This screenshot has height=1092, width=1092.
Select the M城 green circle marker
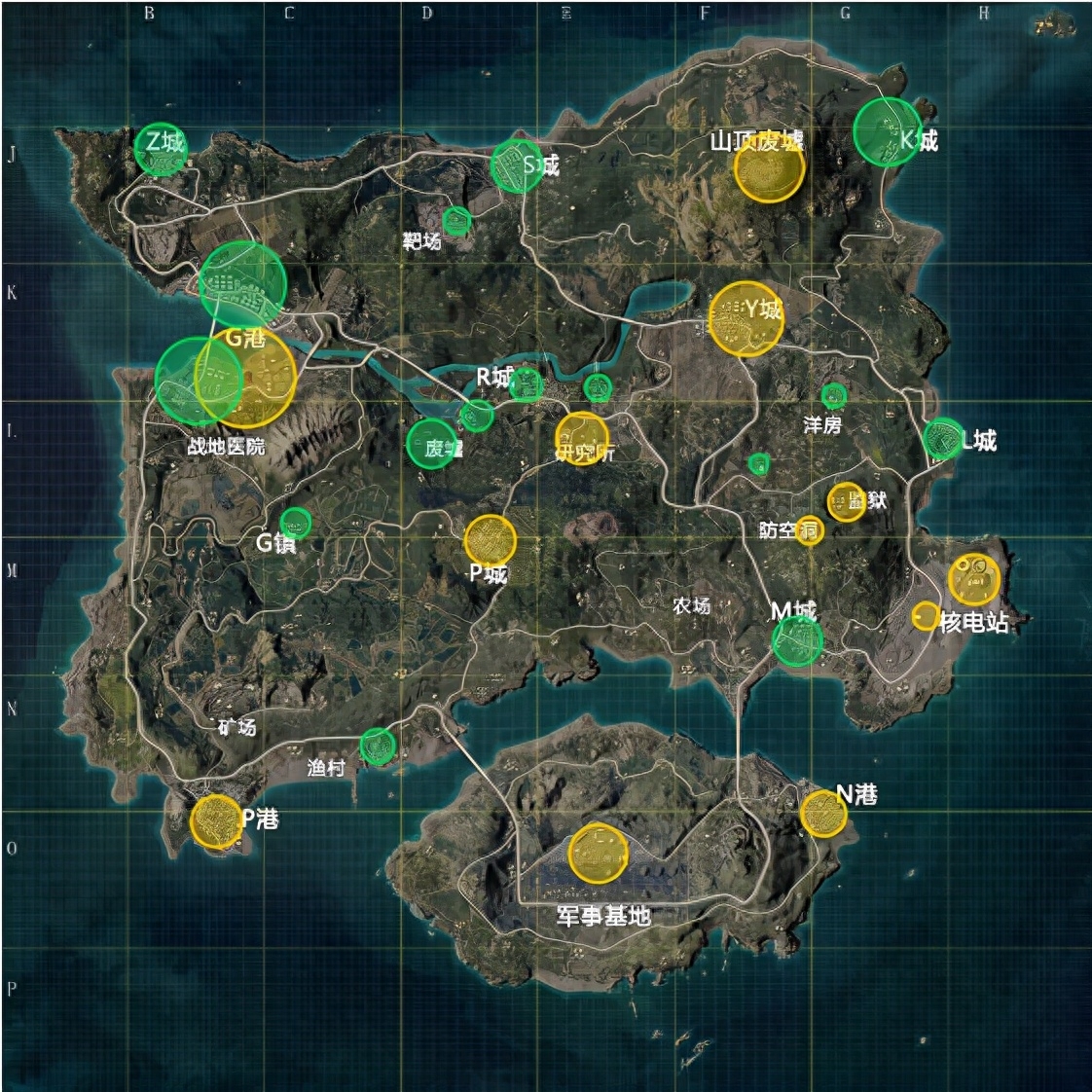[797, 639]
